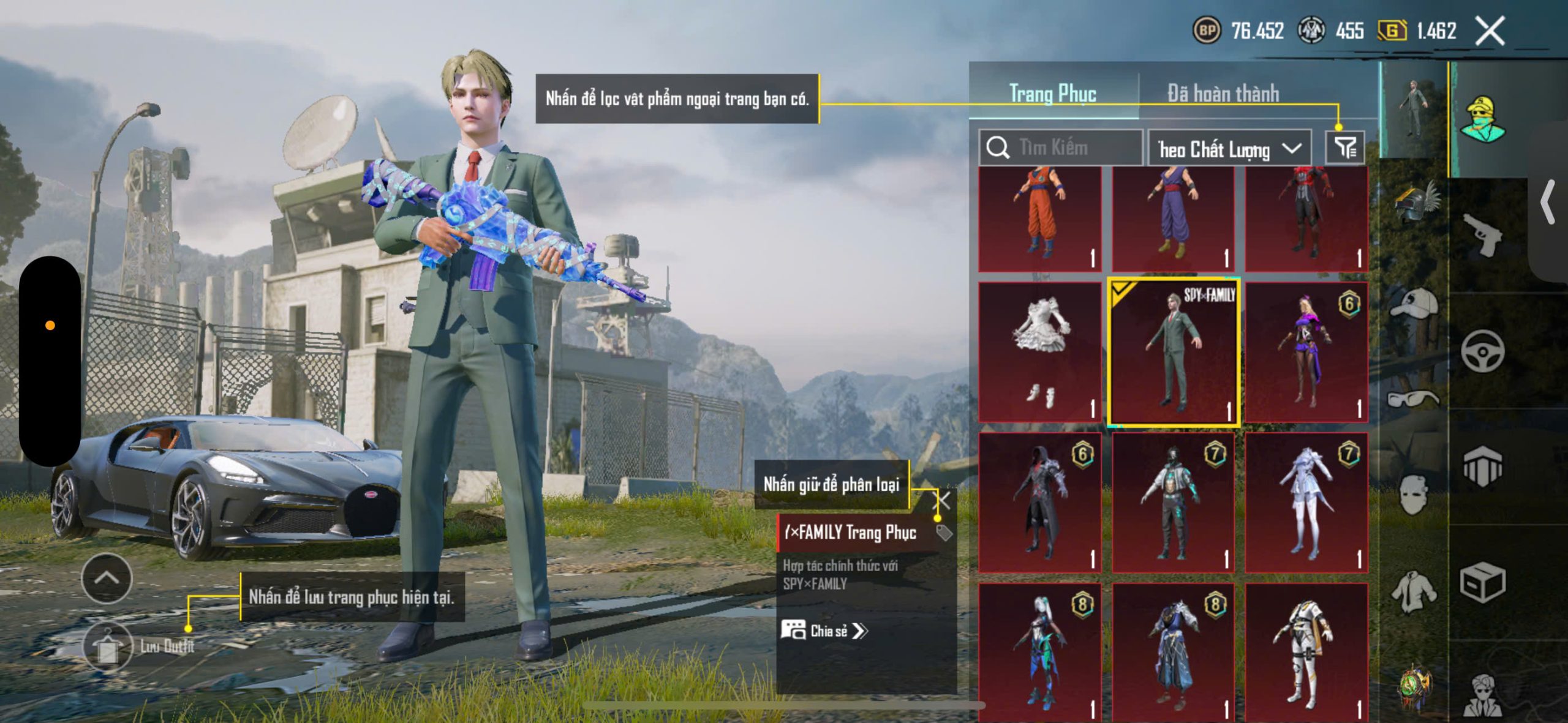This screenshot has width=1568, height=723.
Task: Select the dark hooded red-black outfit
Action: pyautogui.click(x=1039, y=502)
